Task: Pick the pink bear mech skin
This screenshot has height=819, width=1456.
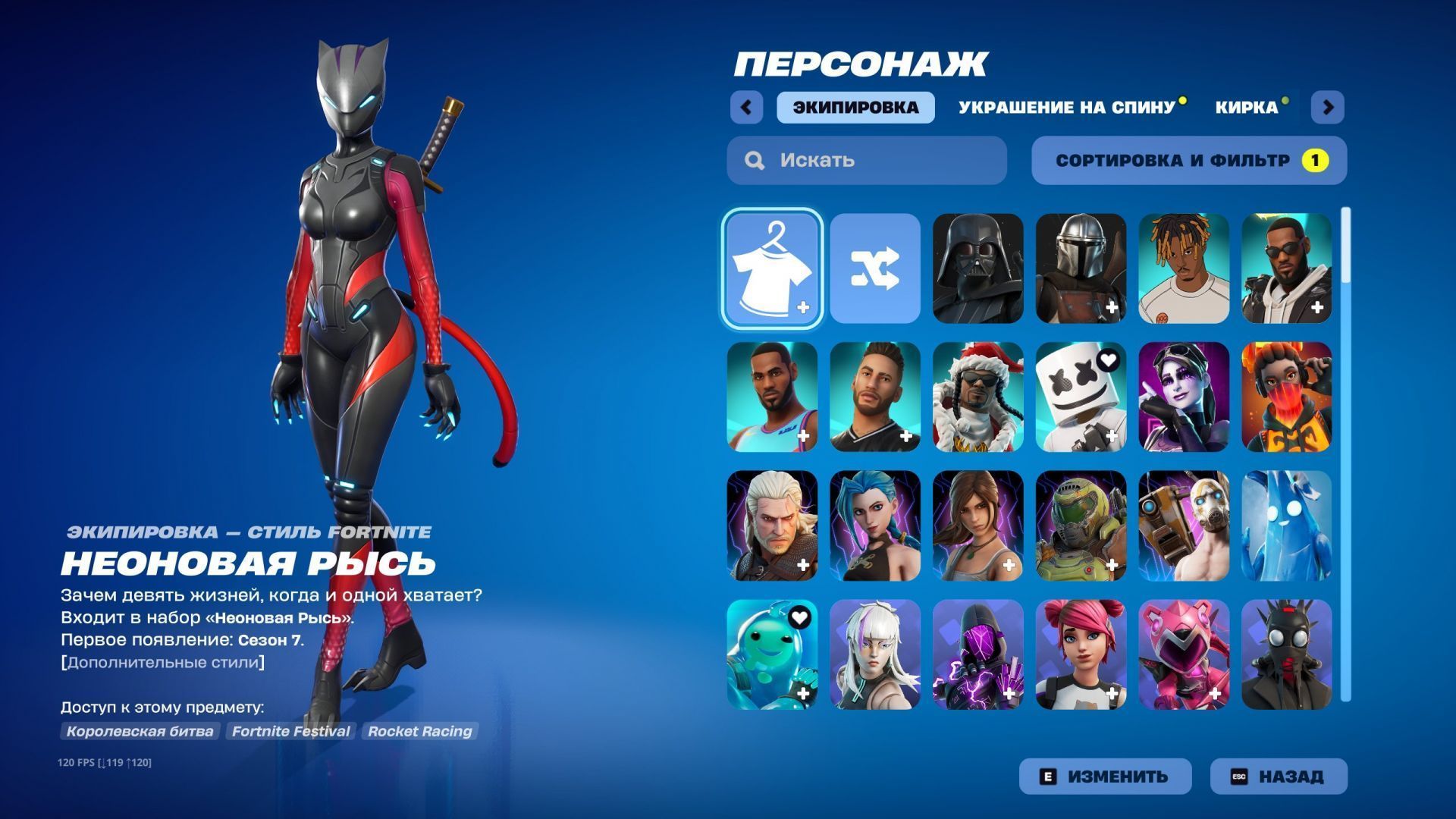Action: [1184, 654]
